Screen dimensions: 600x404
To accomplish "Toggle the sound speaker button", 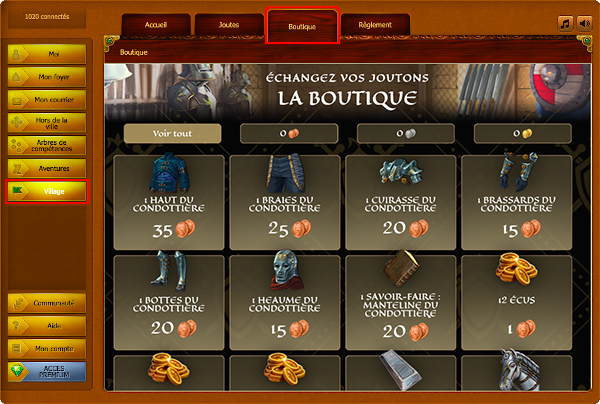I will click(585, 24).
